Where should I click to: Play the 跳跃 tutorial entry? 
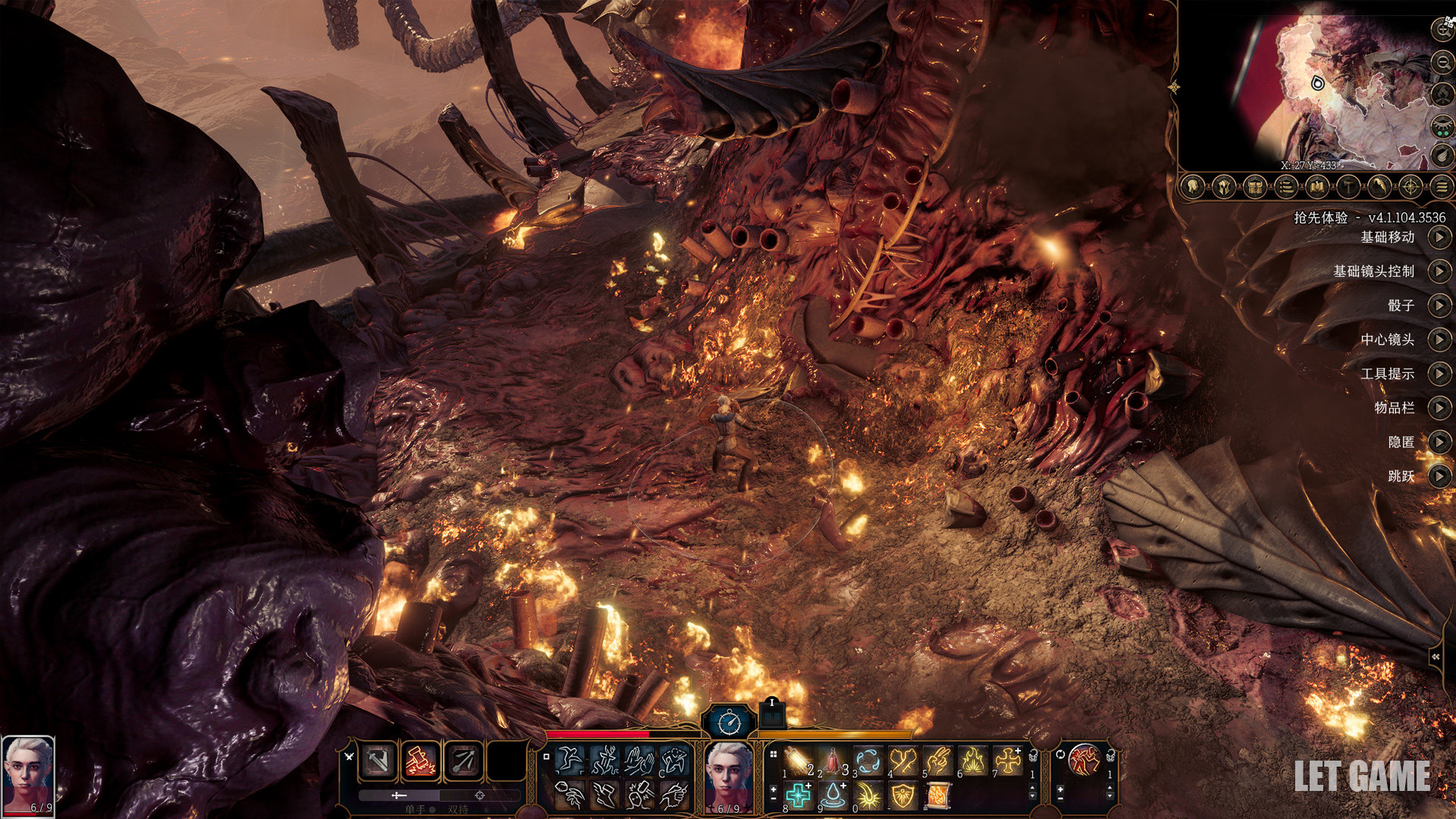click(x=1439, y=476)
